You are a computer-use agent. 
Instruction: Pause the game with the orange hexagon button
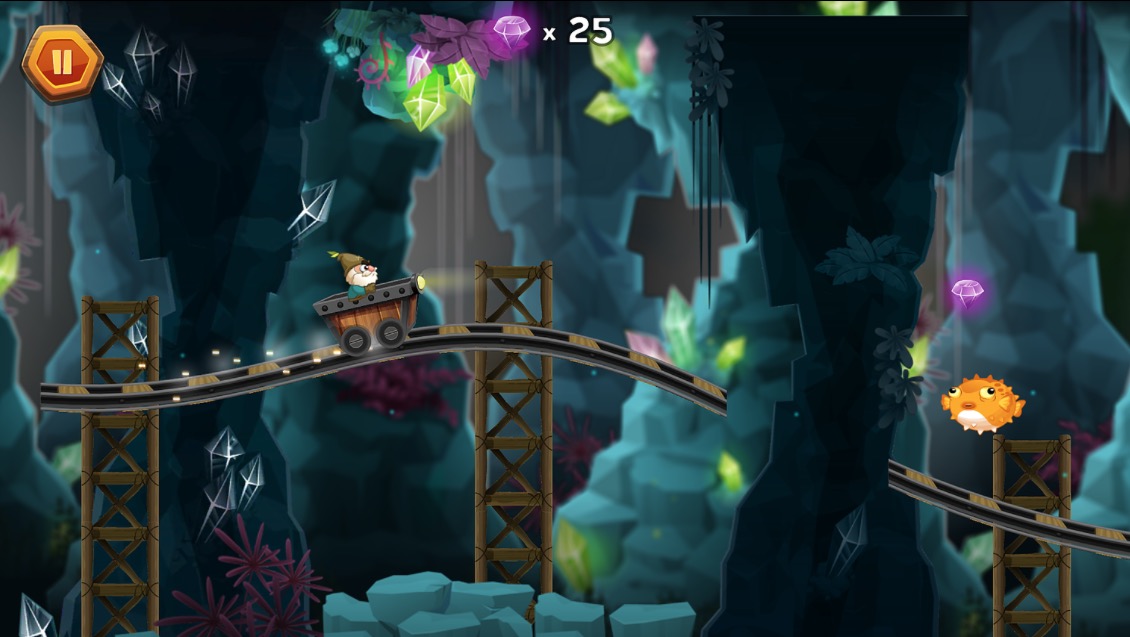click(62, 62)
